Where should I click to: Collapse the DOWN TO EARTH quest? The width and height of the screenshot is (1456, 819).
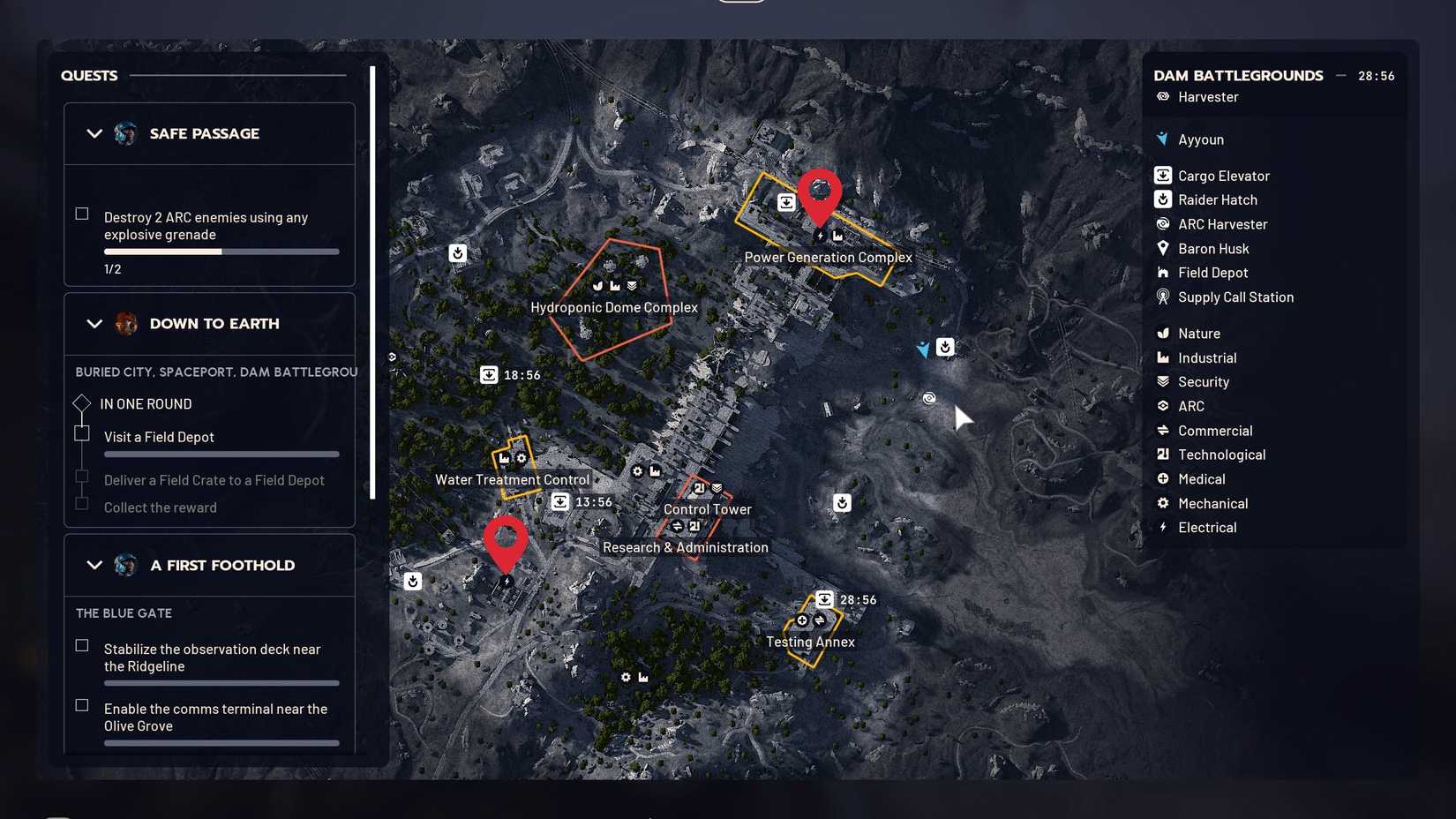point(94,324)
